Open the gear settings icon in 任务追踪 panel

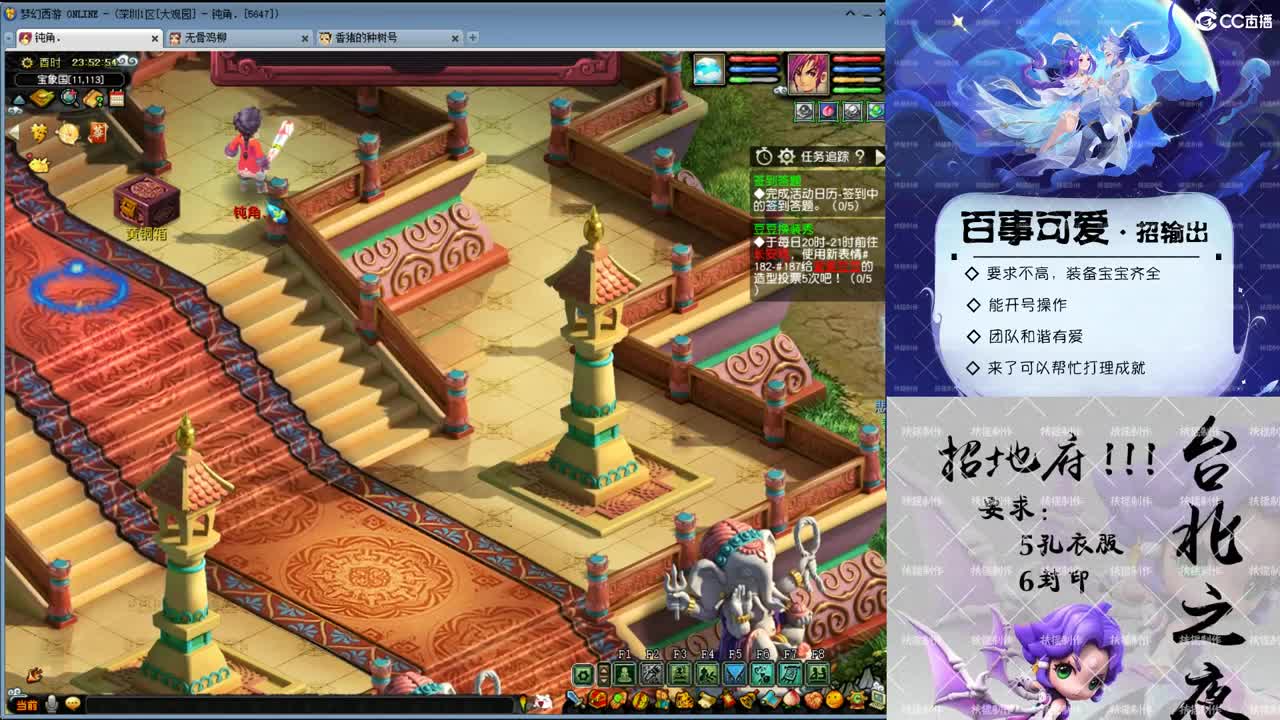(786, 156)
